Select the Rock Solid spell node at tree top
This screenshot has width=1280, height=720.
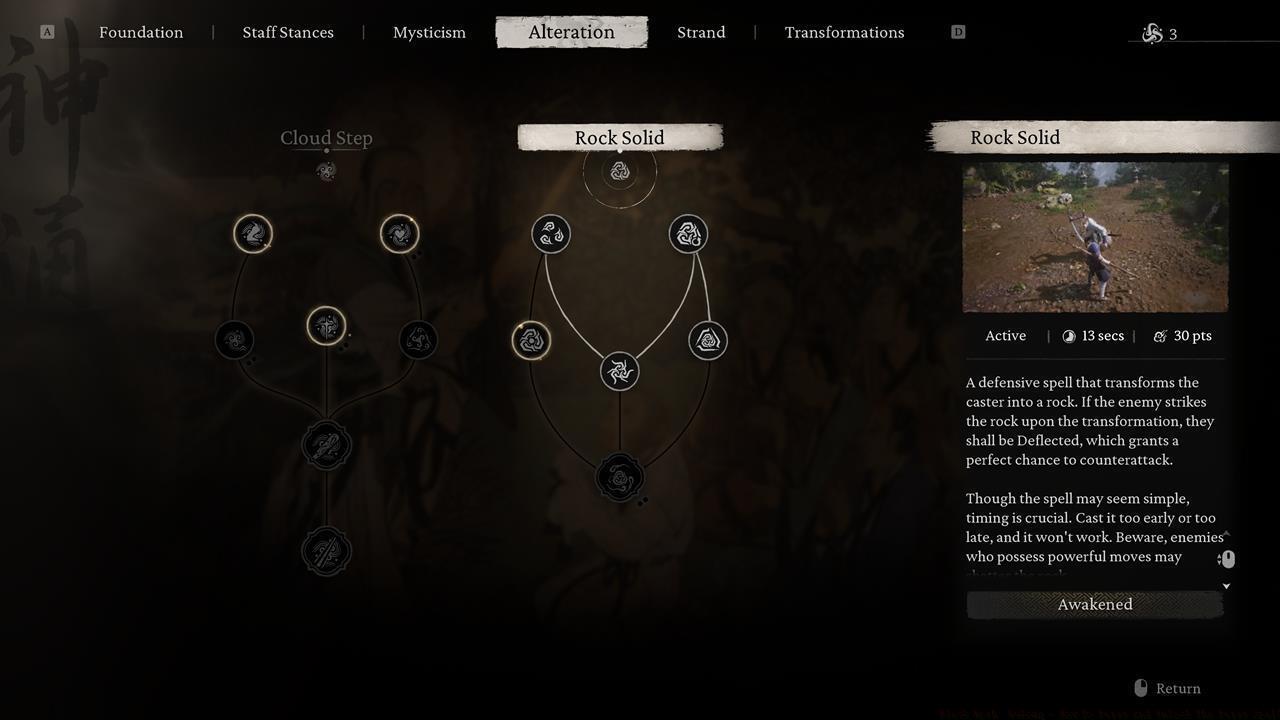tap(619, 170)
